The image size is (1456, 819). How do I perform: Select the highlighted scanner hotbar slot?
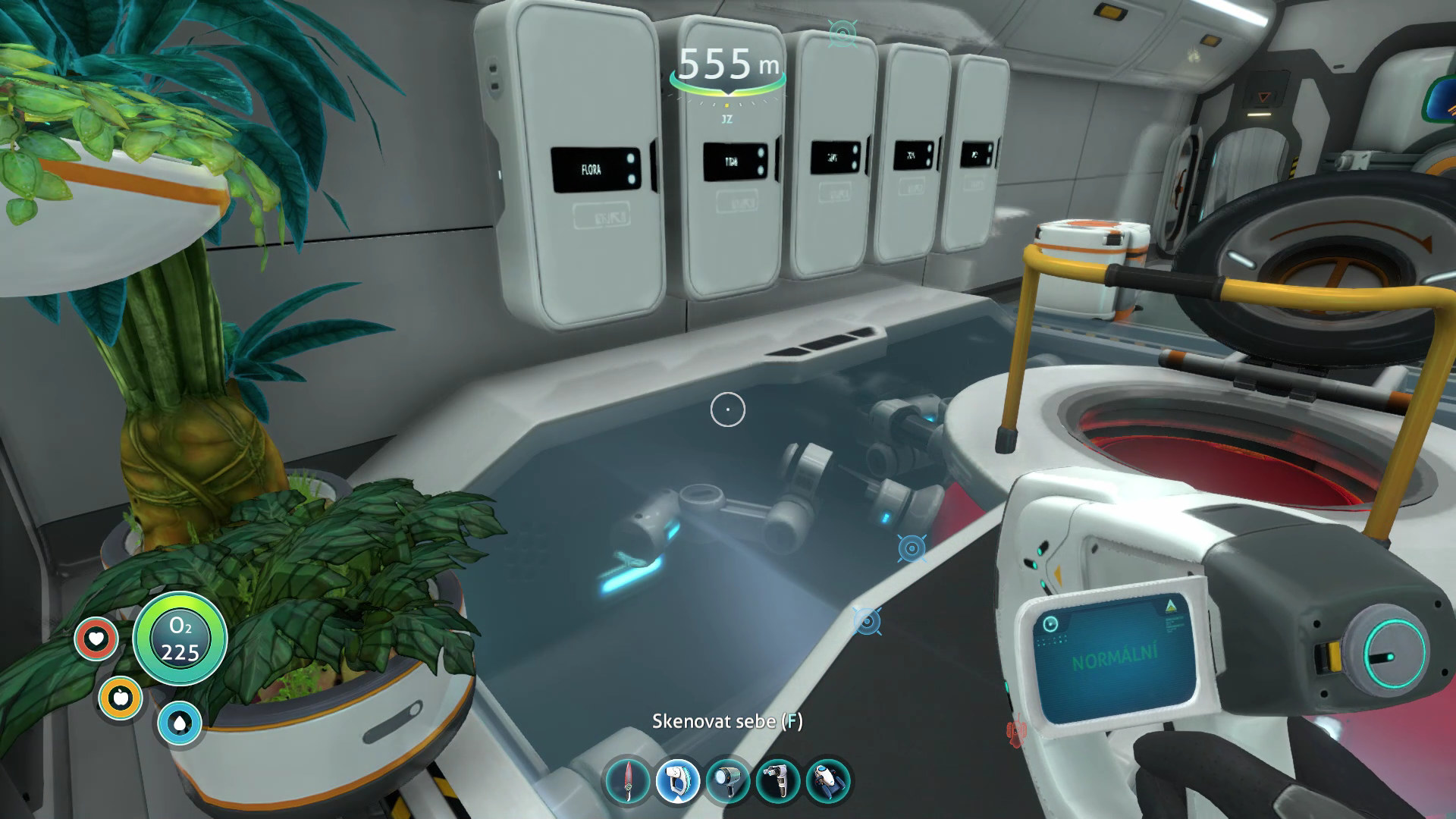pos(678,781)
